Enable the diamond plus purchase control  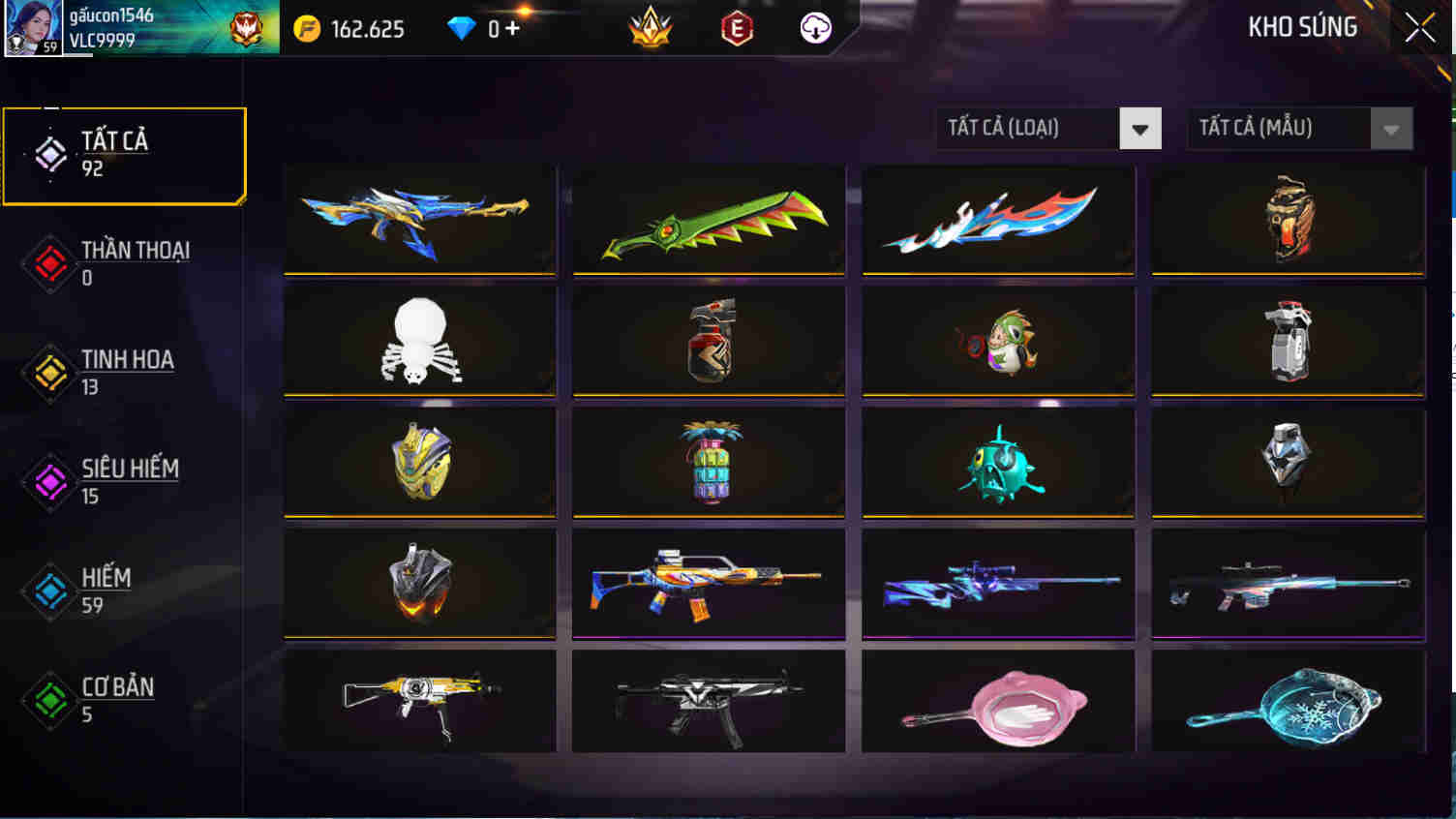[511, 28]
